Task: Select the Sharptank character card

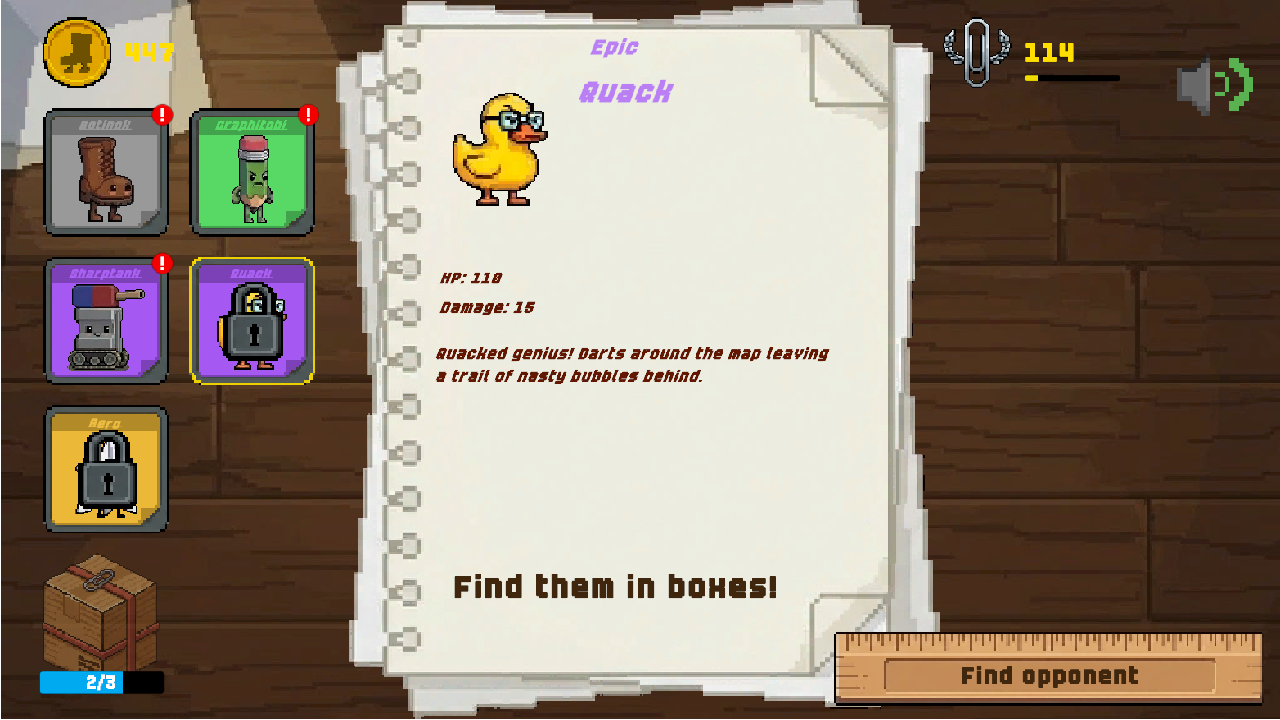Action: point(106,320)
